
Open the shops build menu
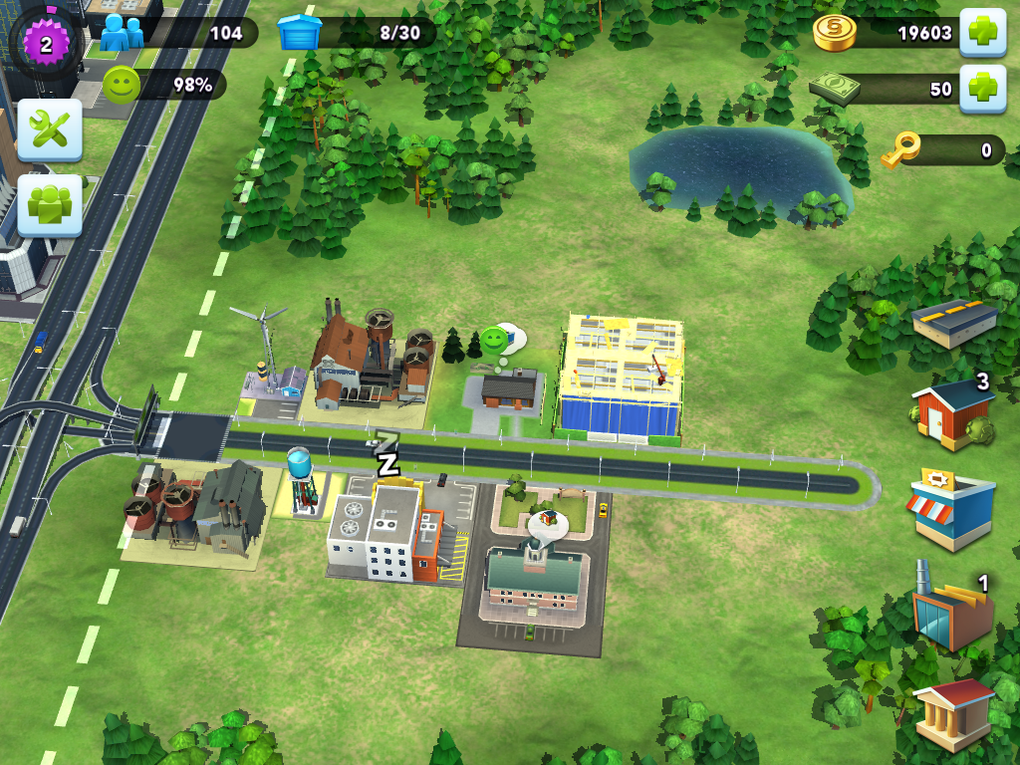[951, 508]
